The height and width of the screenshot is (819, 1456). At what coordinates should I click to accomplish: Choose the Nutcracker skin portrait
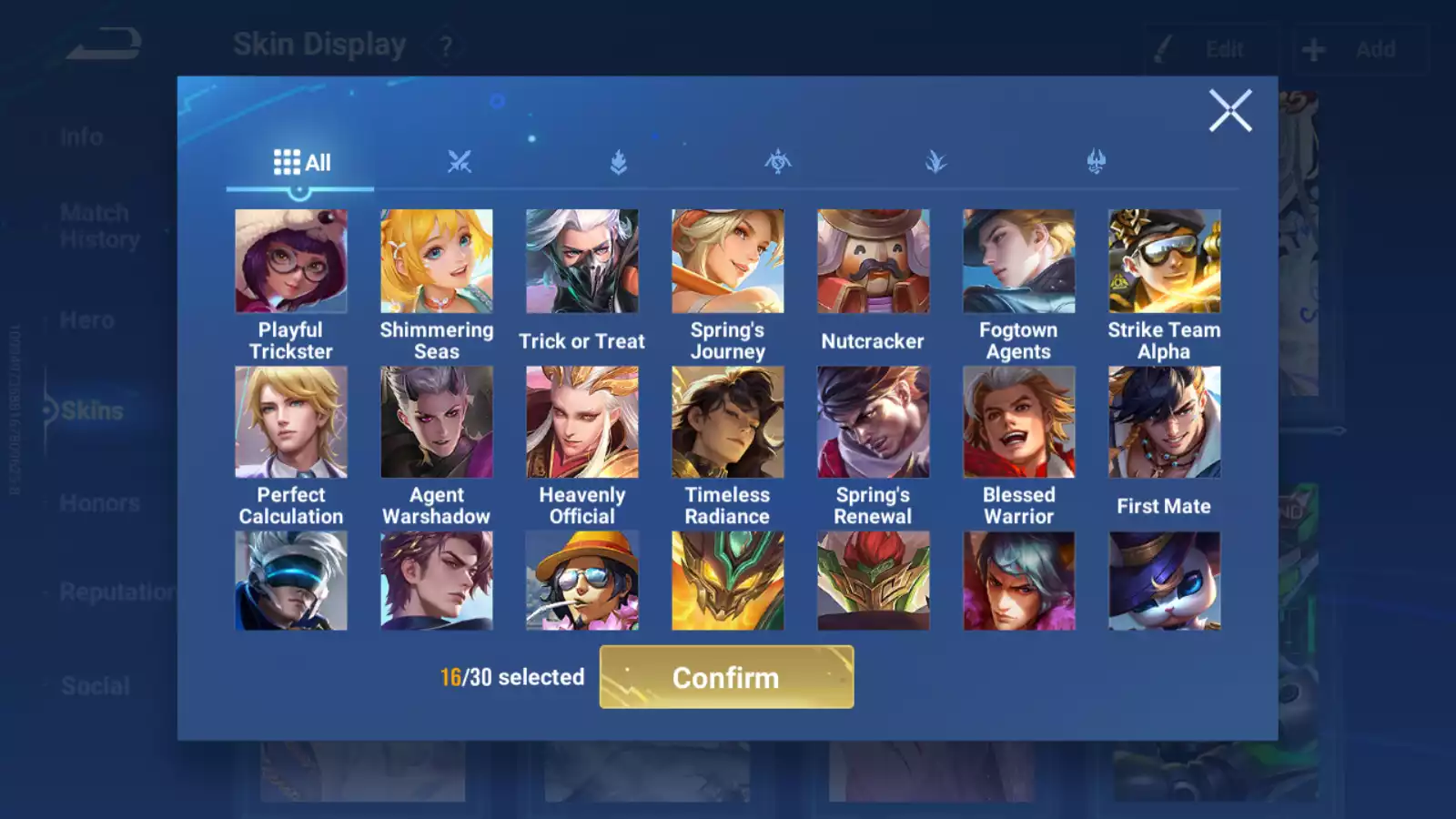click(873, 262)
